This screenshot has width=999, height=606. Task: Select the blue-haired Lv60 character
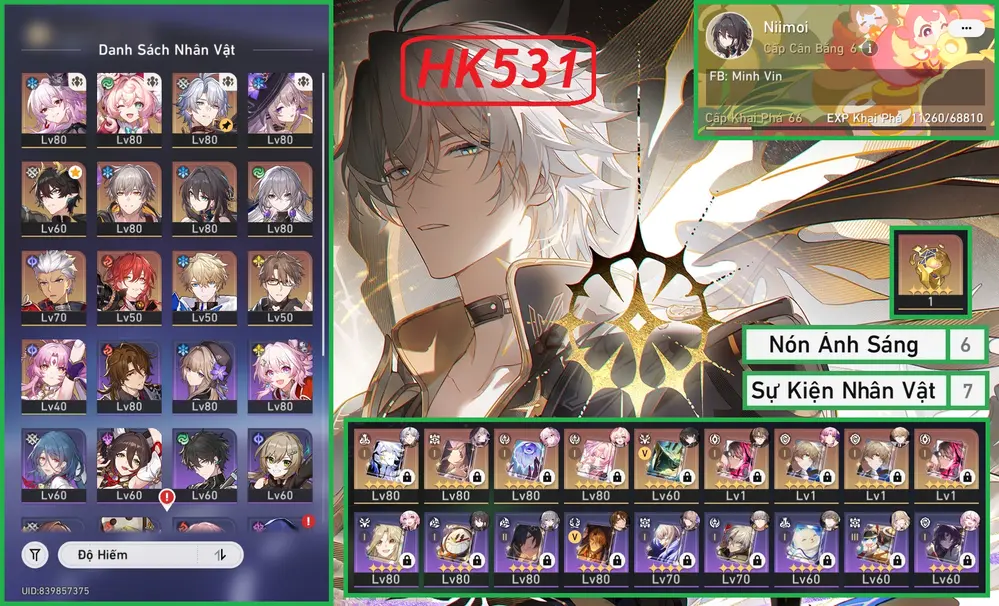coord(54,467)
